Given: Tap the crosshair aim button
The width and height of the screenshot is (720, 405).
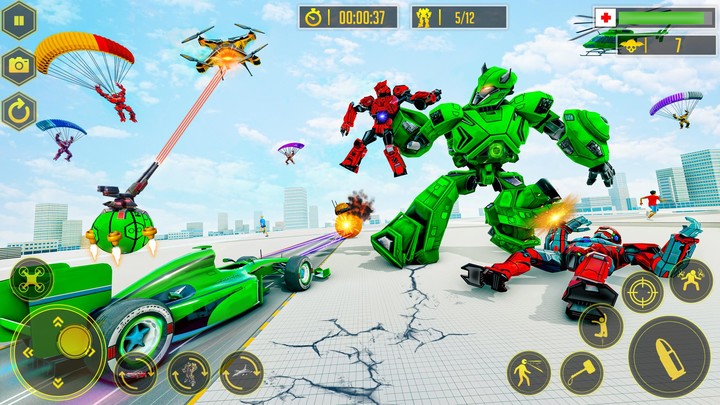Looking at the screenshot, I should [x=642, y=292].
